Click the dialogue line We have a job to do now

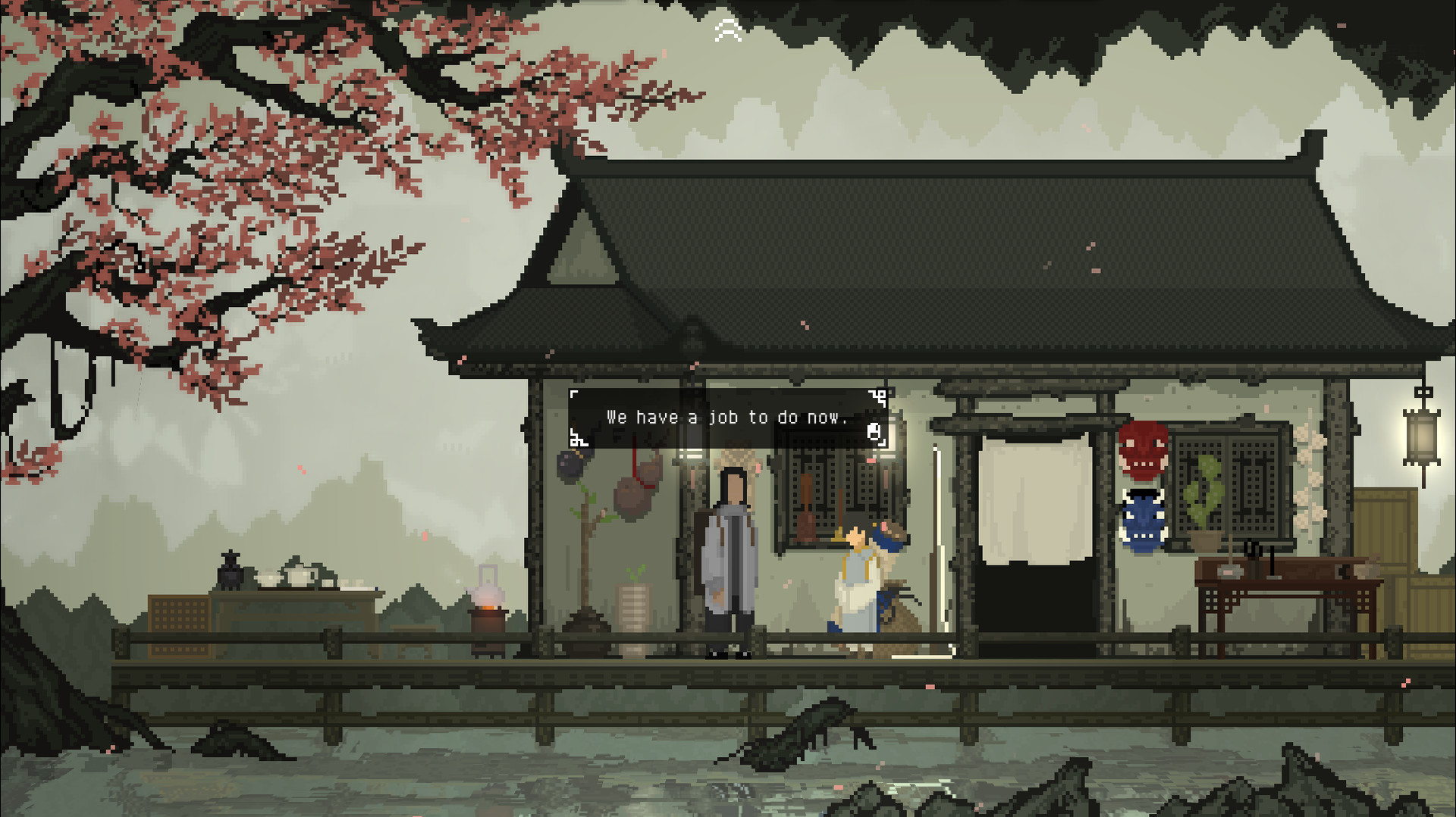728,417
